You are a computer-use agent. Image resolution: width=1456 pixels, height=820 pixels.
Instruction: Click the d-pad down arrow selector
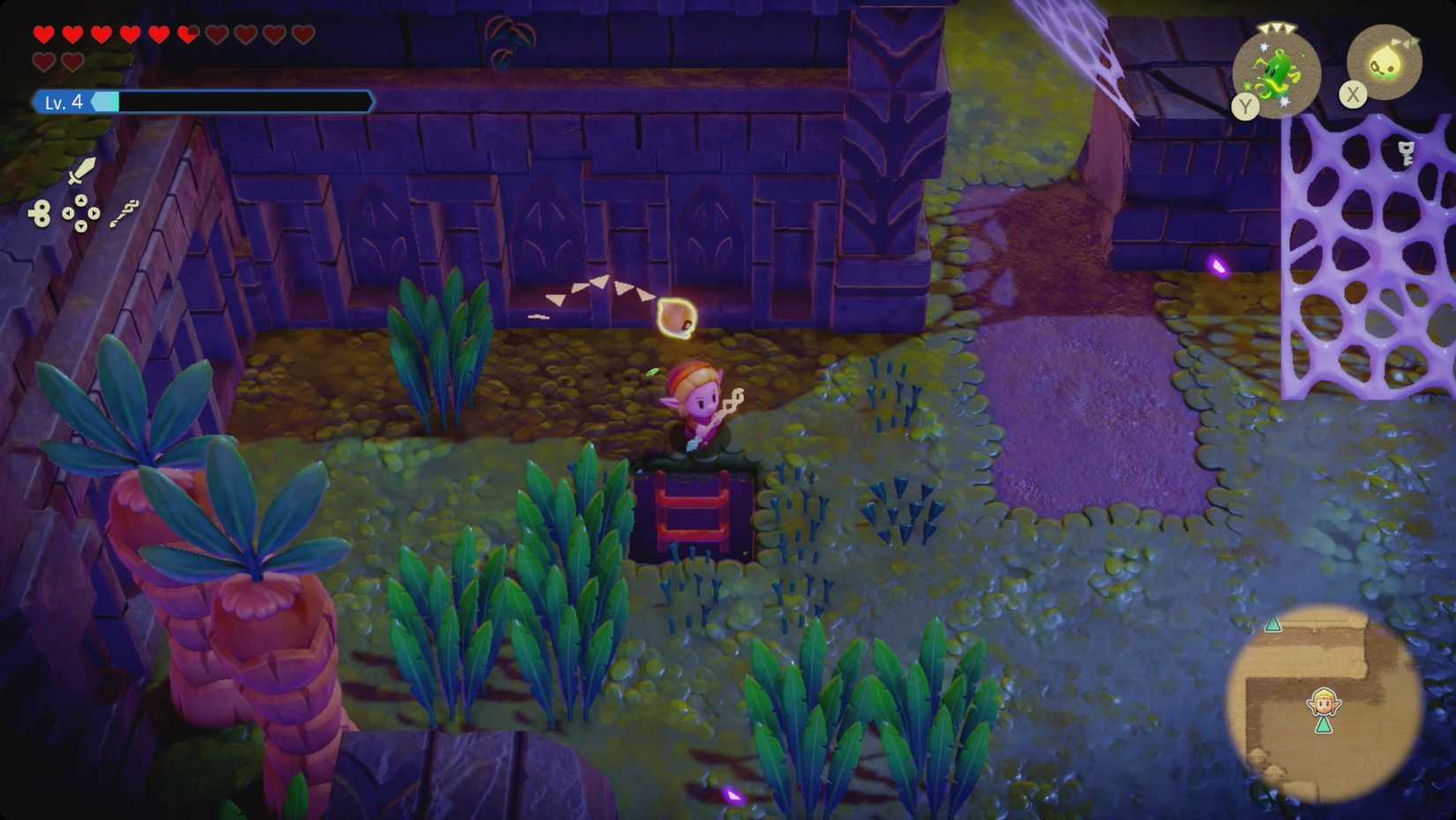pyautogui.click(x=81, y=226)
